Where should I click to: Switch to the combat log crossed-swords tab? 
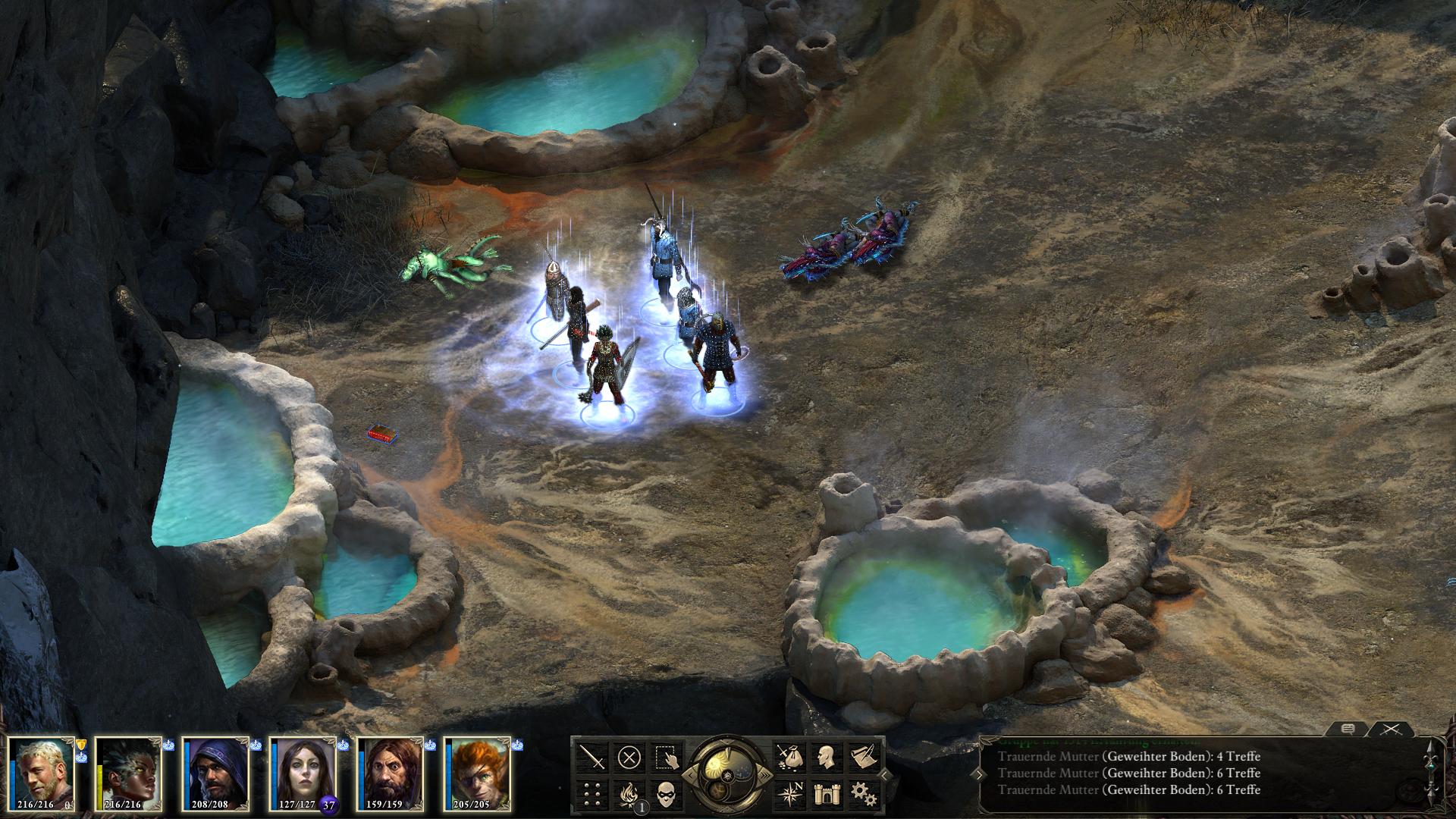(x=1390, y=729)
